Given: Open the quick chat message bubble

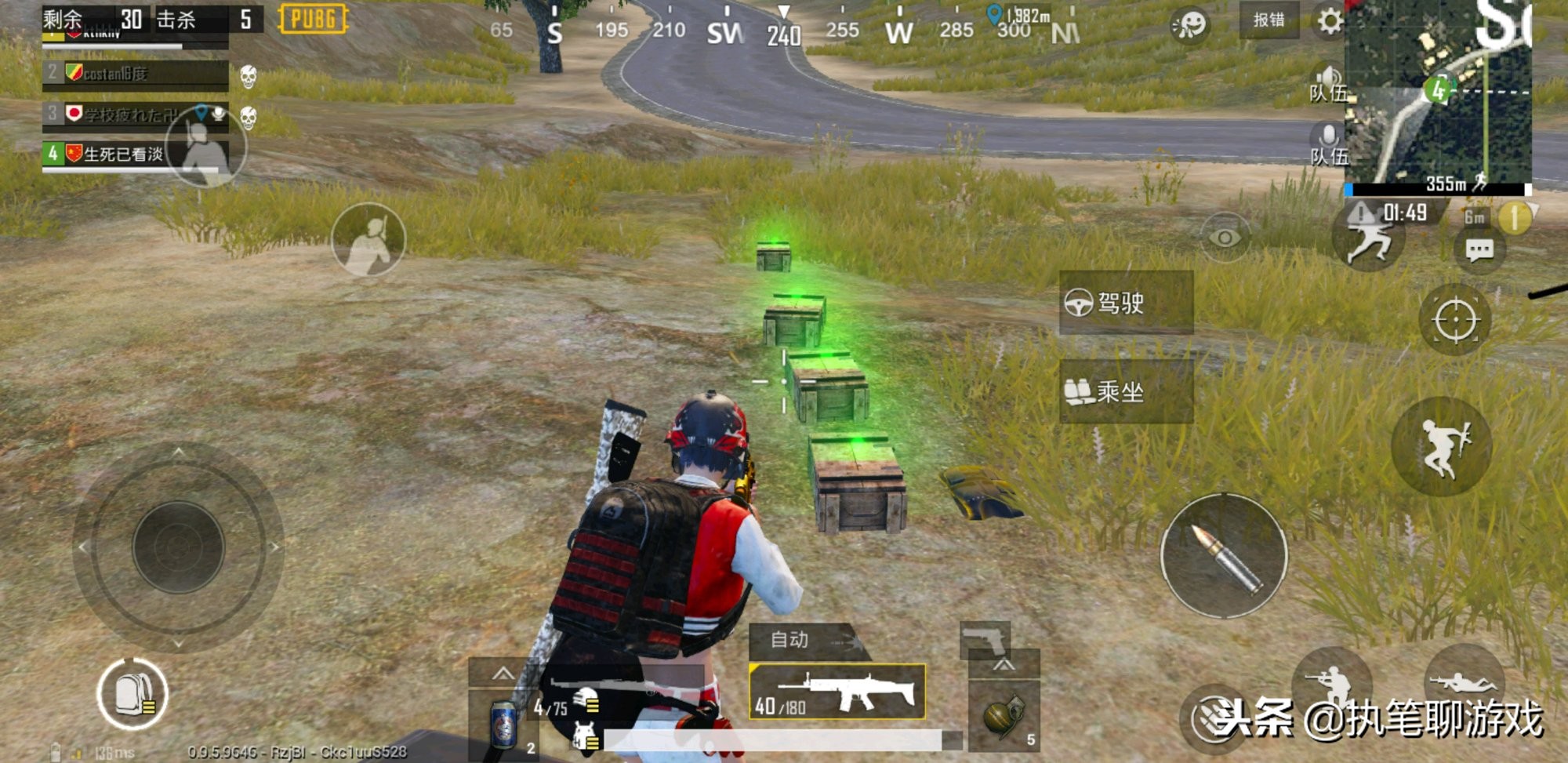Looking at the screenshot, I should tap(1479, 251).
